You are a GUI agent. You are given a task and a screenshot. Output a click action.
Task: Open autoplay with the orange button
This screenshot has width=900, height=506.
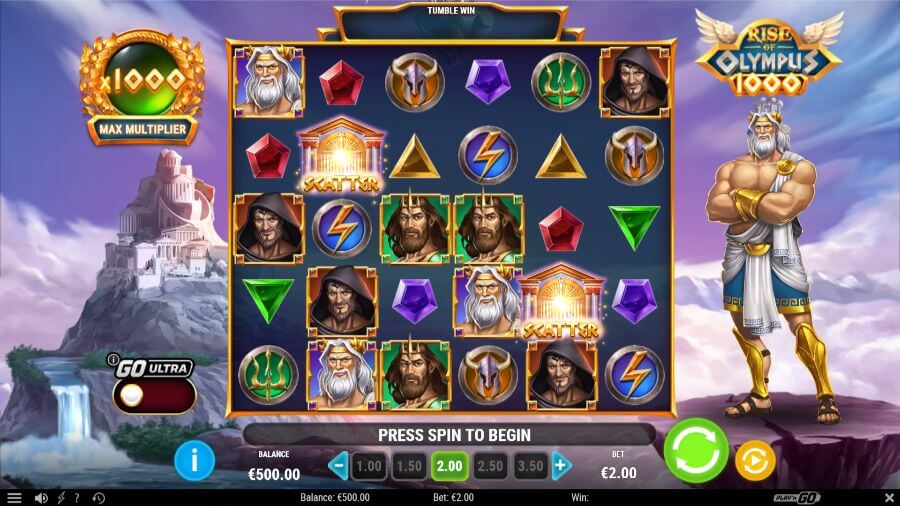755,460
